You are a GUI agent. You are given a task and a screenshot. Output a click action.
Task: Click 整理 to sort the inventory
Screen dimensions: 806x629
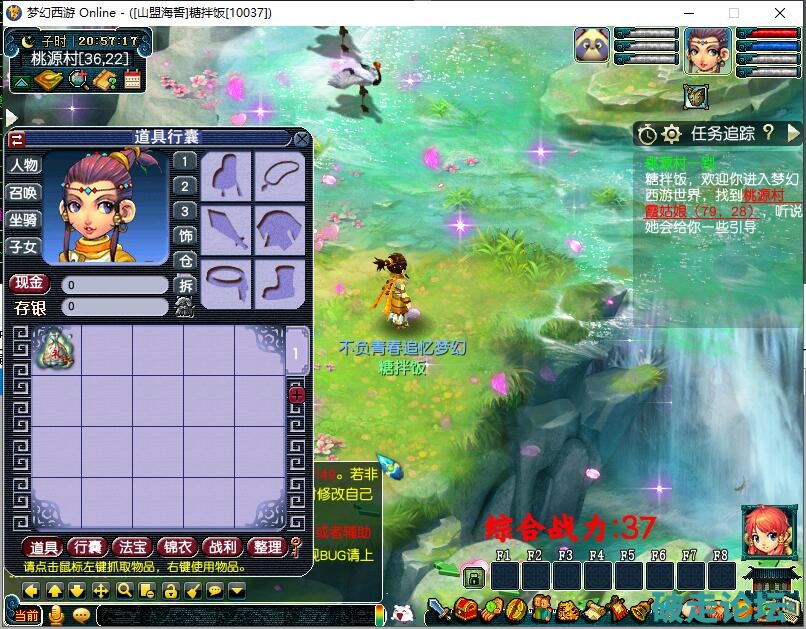click(x=266, y=546)
